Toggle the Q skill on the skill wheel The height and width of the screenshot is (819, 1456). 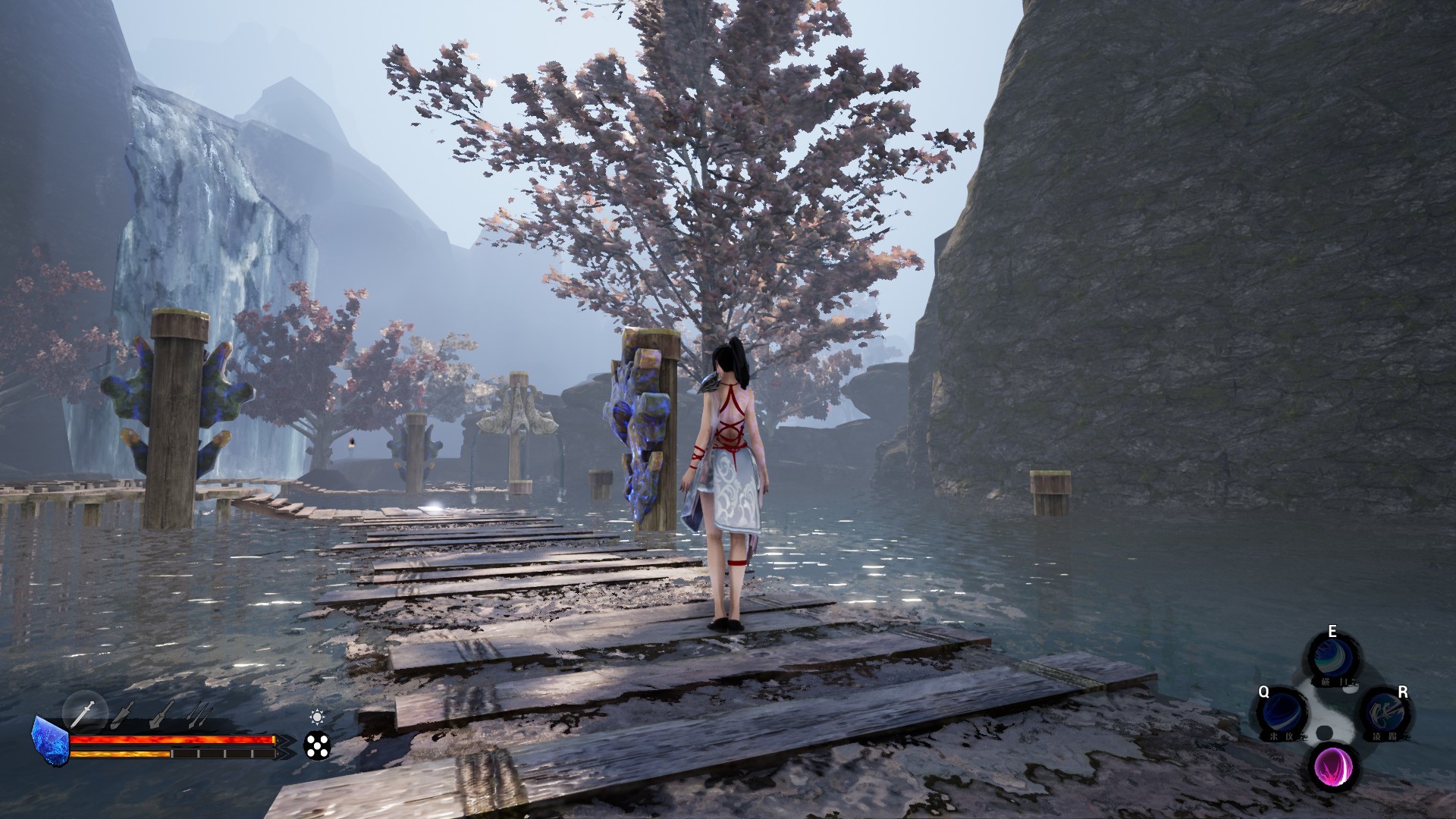tap(1282, 711)
